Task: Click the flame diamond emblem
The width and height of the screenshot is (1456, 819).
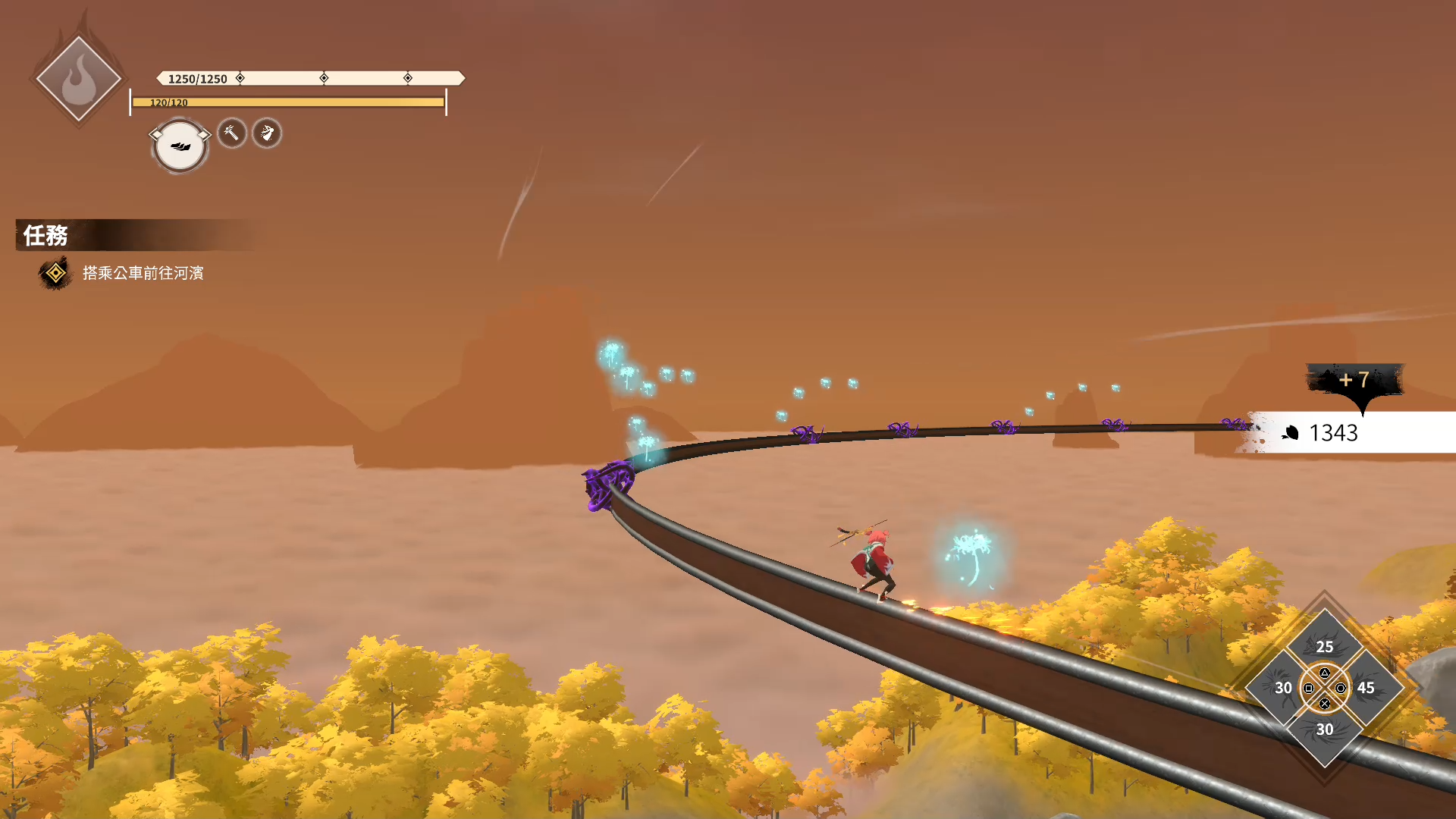Action: point(78,79)
